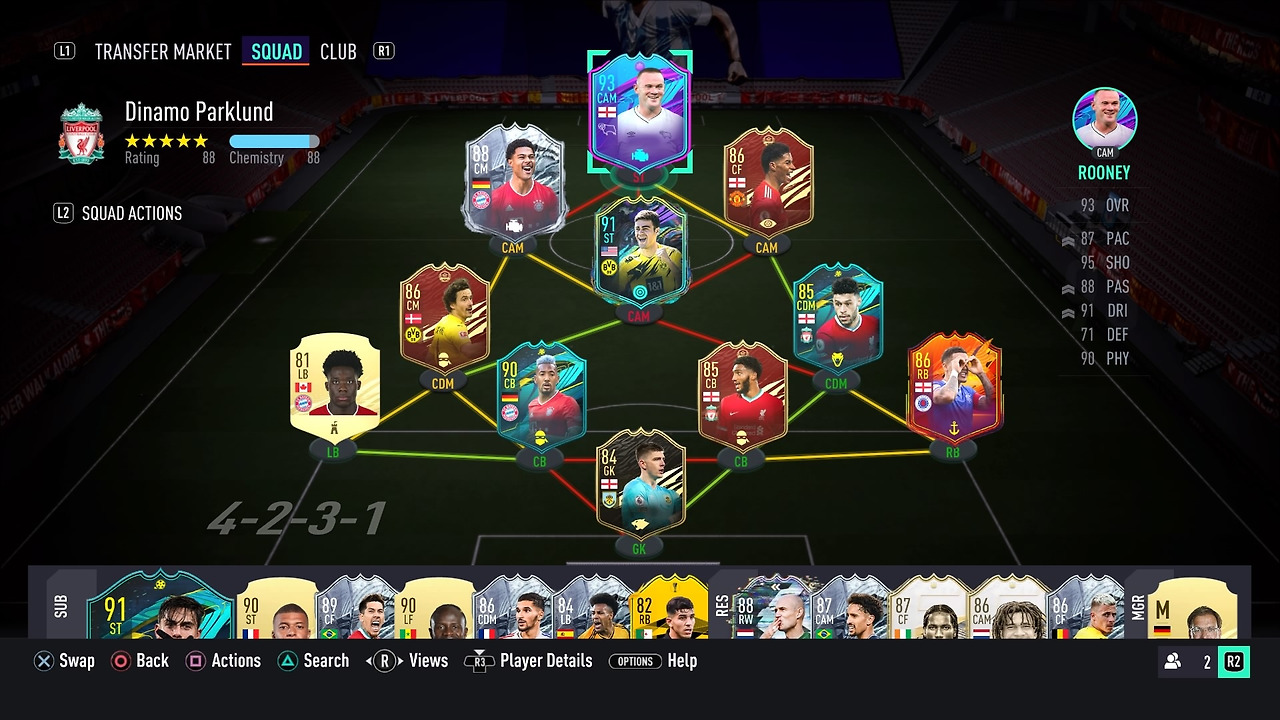The width and height of the screenshot is (1280, 720).
Task: Switch to the TRANSFER MARKET tab
Action: coord(162,51)
